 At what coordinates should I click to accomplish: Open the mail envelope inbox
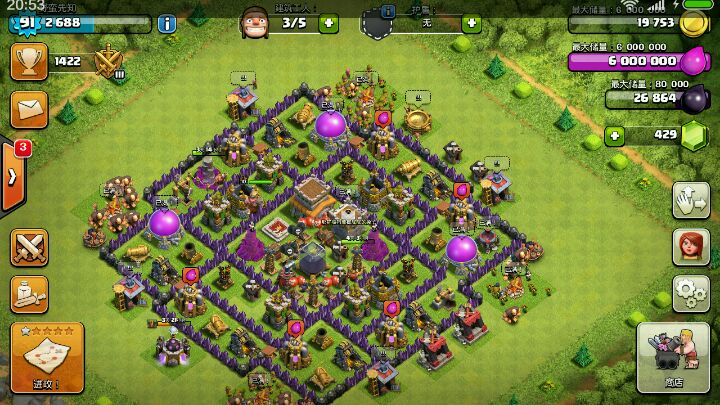[x=29, y=106]
